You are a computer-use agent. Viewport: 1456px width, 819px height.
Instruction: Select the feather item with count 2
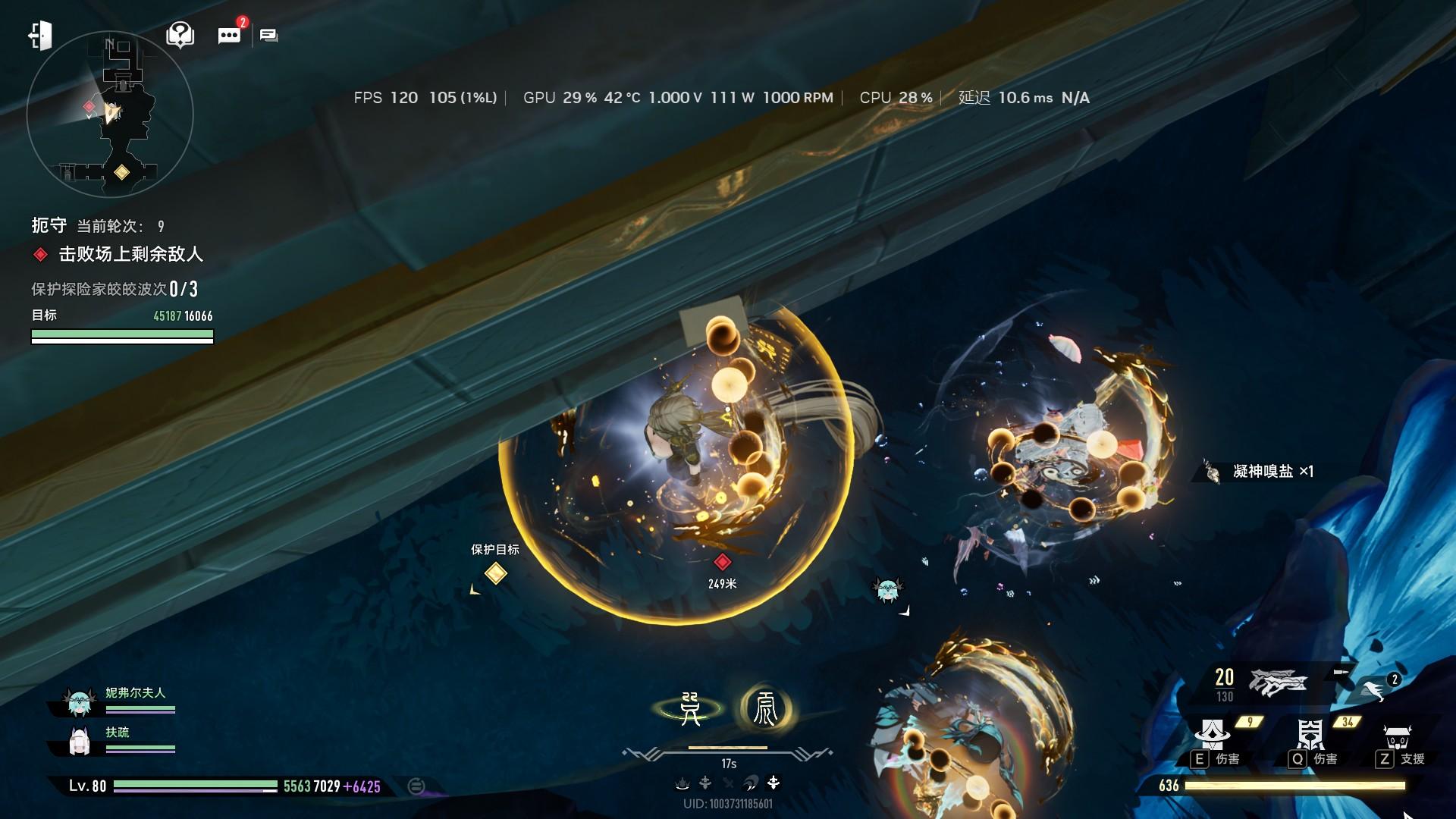(x=1374, y=689)
